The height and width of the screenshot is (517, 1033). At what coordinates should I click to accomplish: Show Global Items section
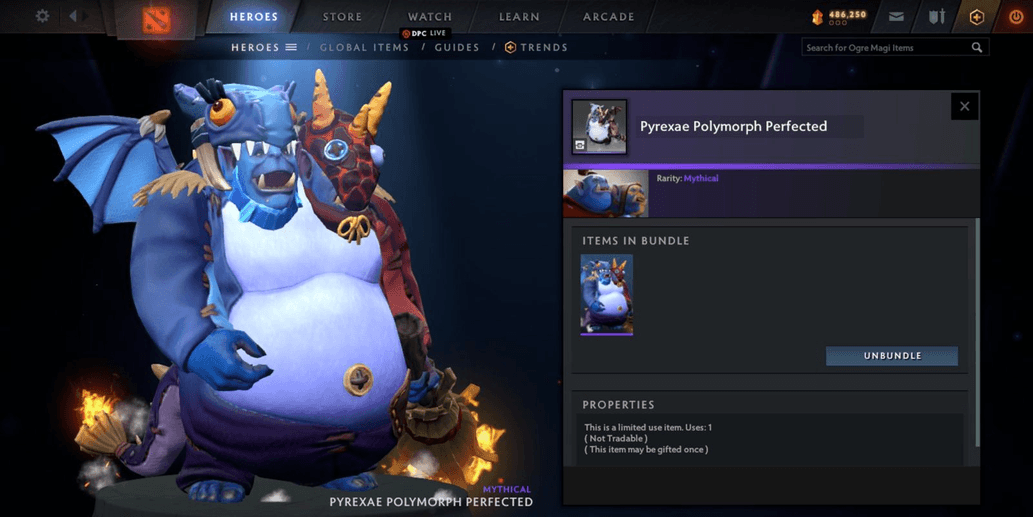pos(364,47)
